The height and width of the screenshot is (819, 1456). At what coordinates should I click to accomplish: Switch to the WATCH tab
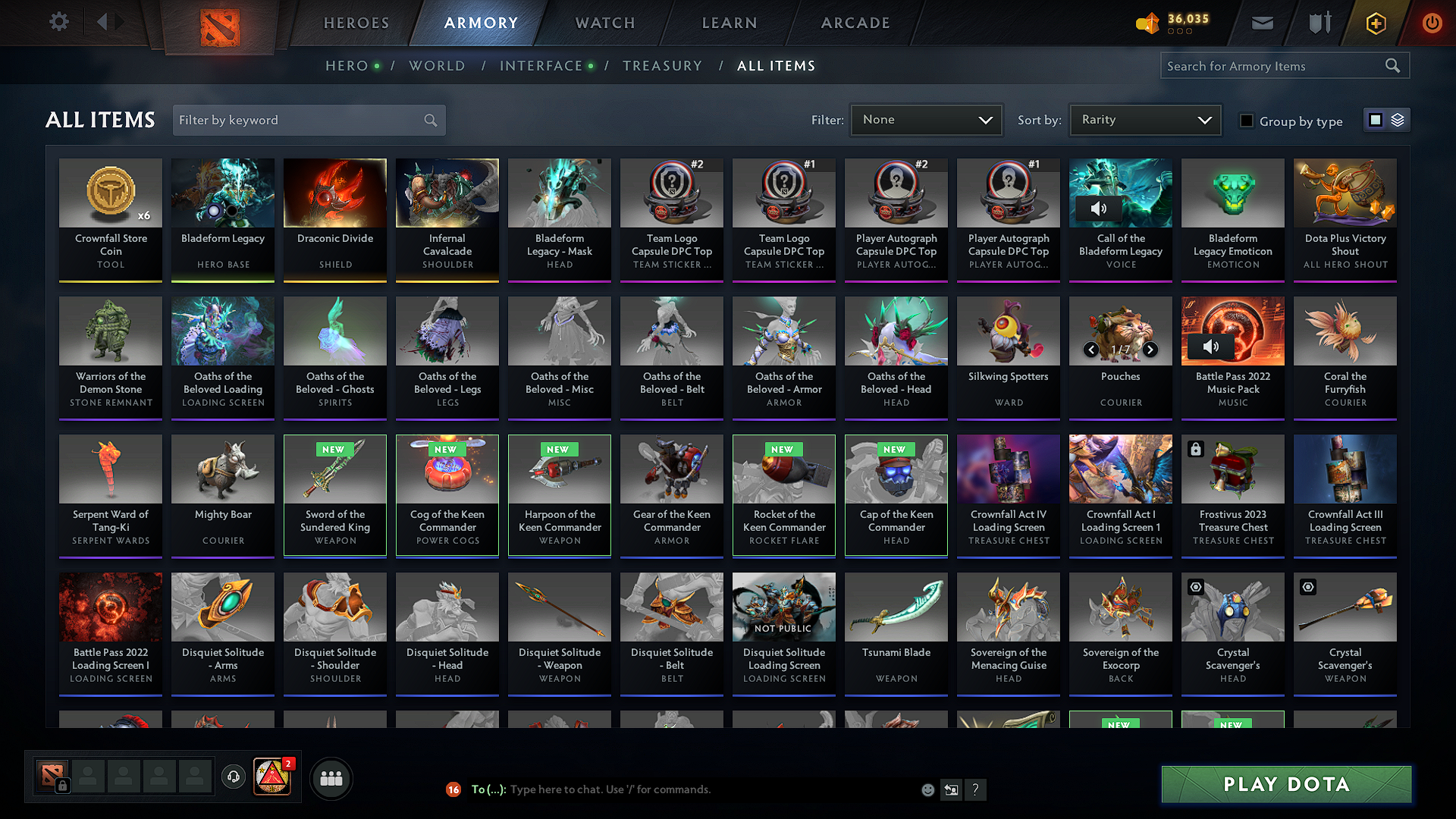coord(604,23)
